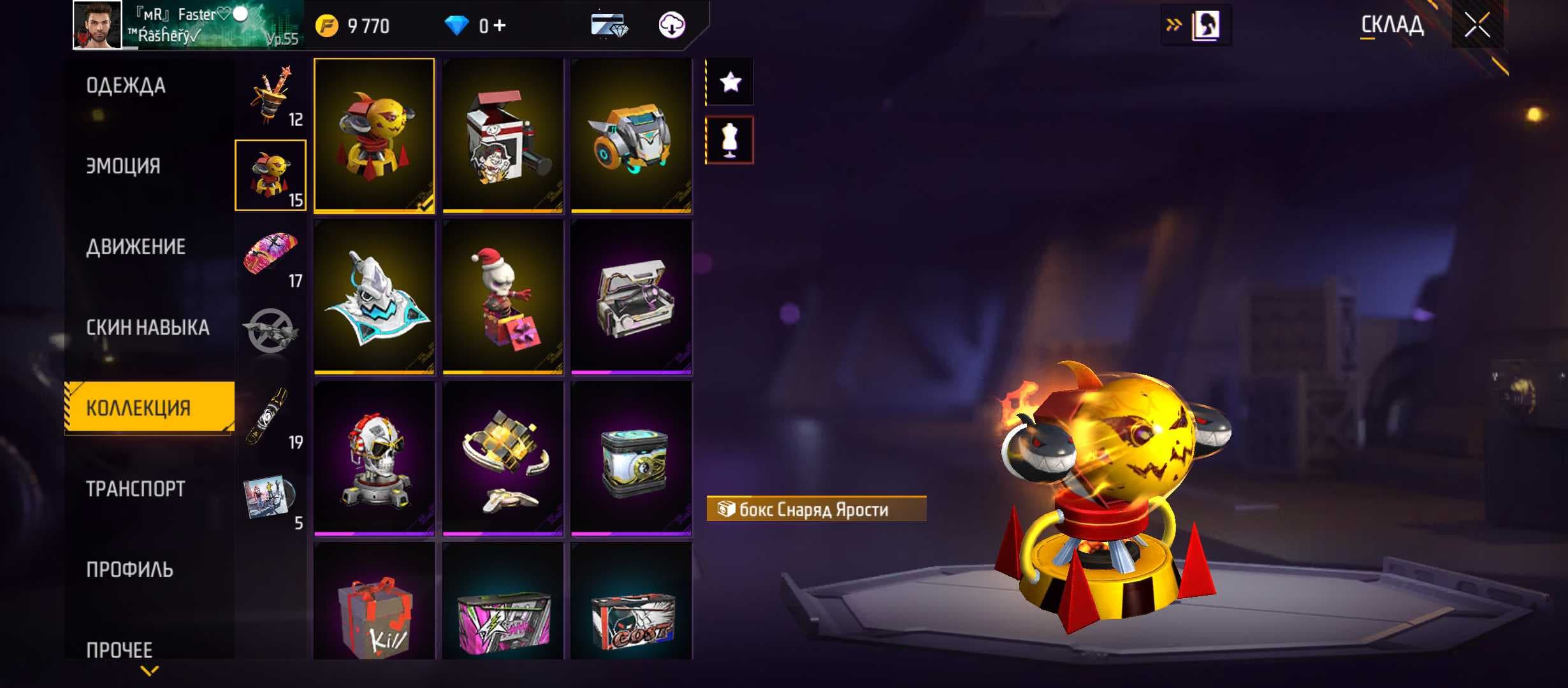Select the gold cubes loot box

point(503,457)
